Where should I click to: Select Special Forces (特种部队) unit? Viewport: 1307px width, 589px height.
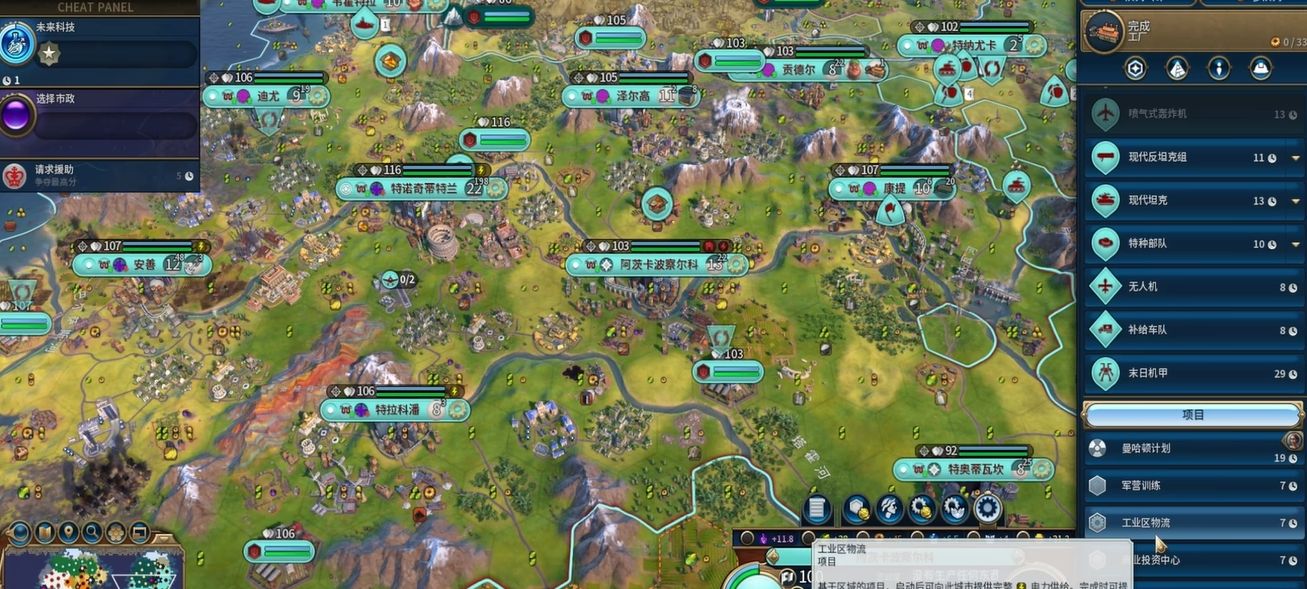[1190, 244]
